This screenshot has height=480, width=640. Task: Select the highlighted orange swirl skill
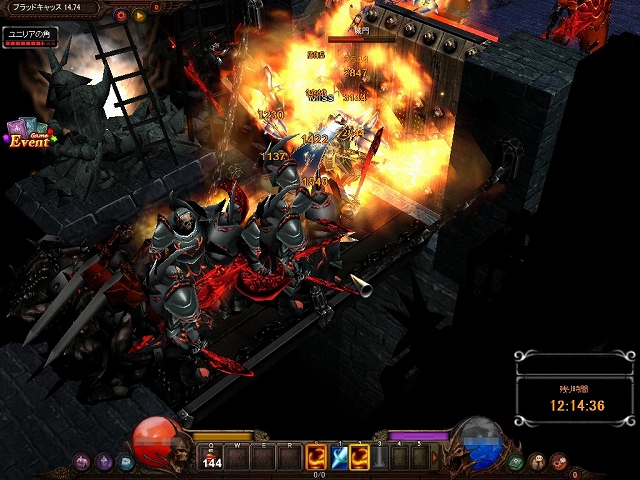pyautogui.click(x=360, y=457)
